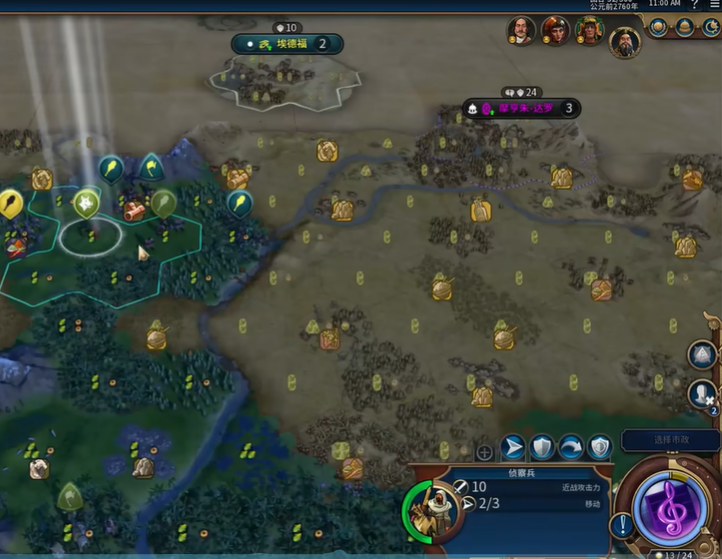The image size is (722, 559).
Task: Open the dome-shaped city-states button
Action: point(685,28)
